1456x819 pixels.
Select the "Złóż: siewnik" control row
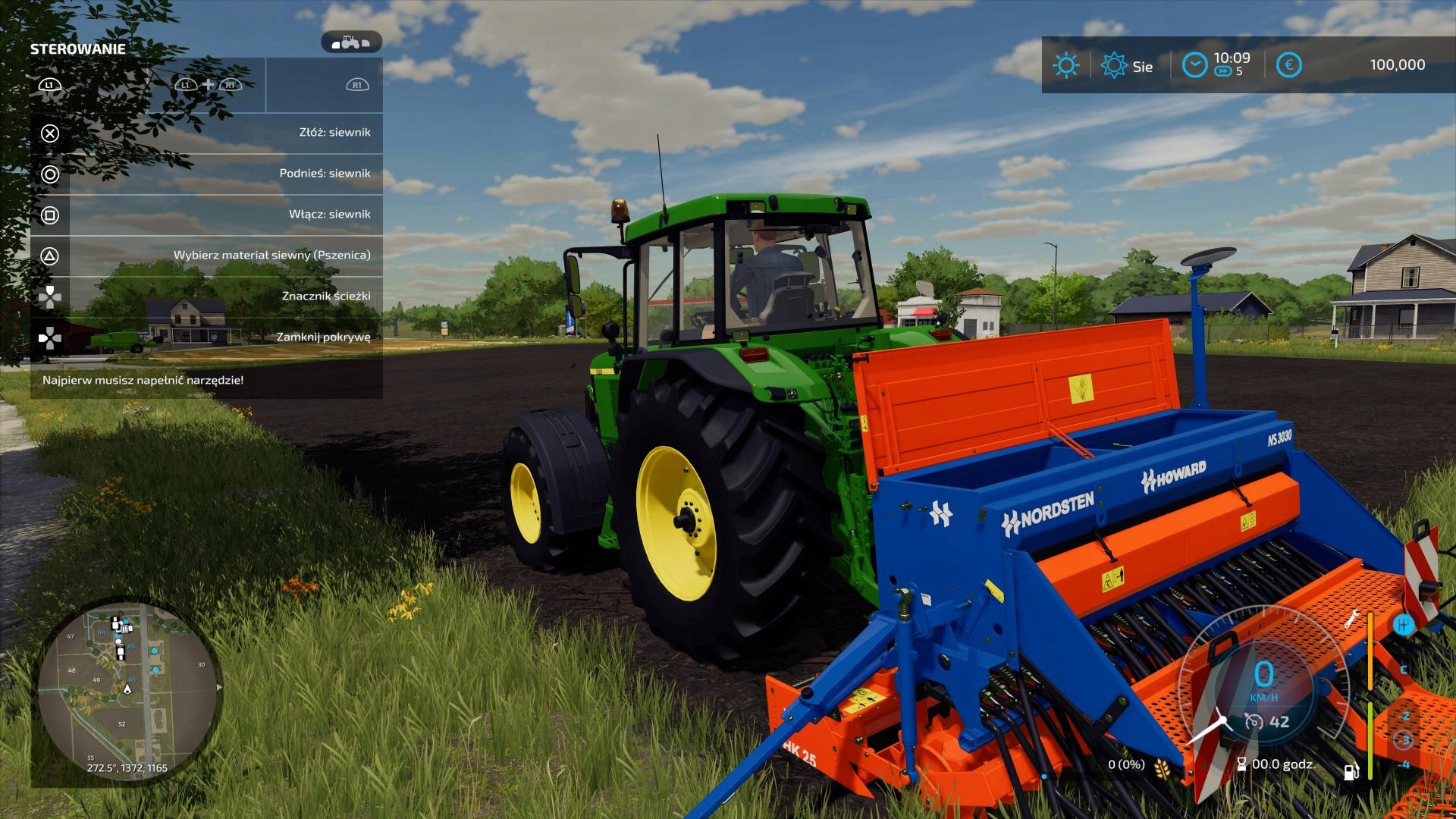point(206,133)
